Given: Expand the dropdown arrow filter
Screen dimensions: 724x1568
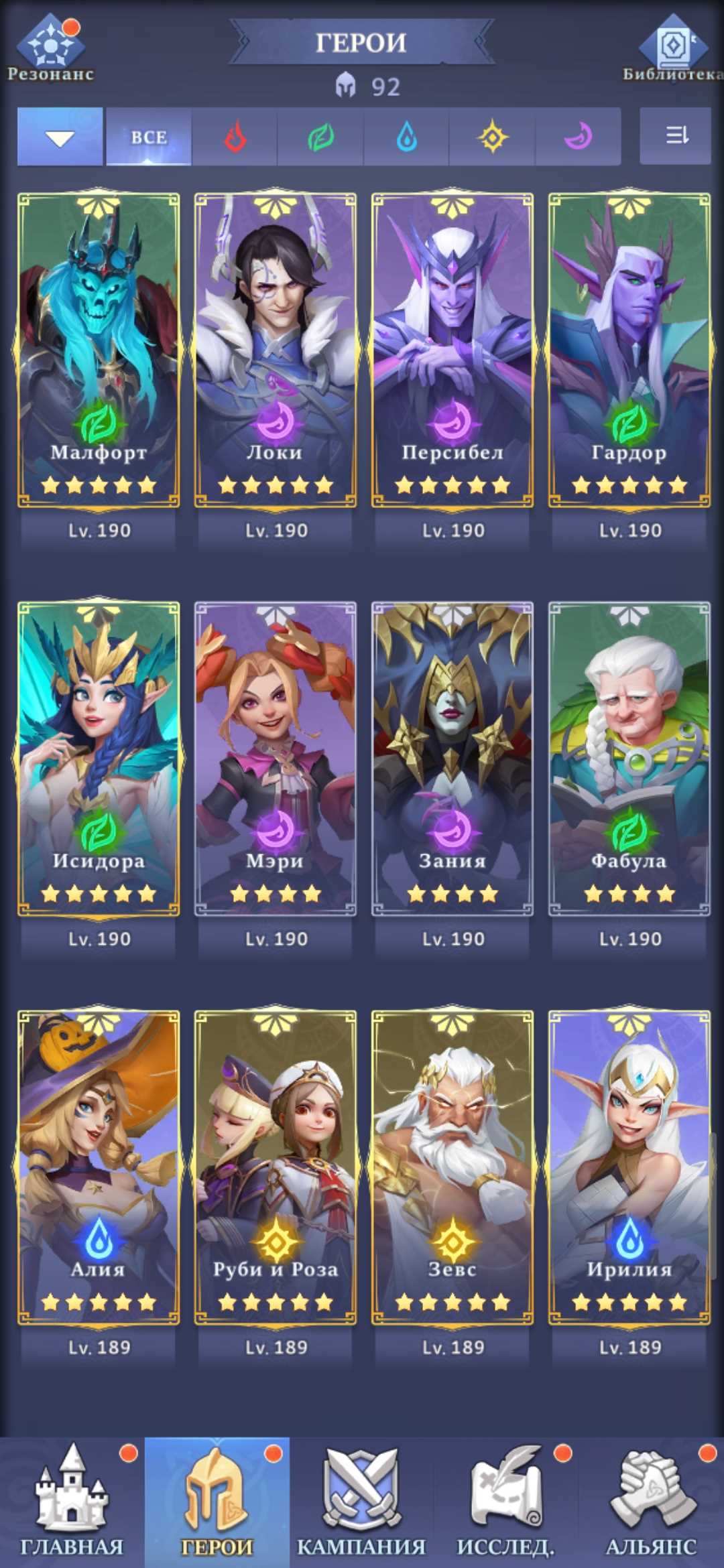Looking at the screenshot, I should click(x=60, y=137).
